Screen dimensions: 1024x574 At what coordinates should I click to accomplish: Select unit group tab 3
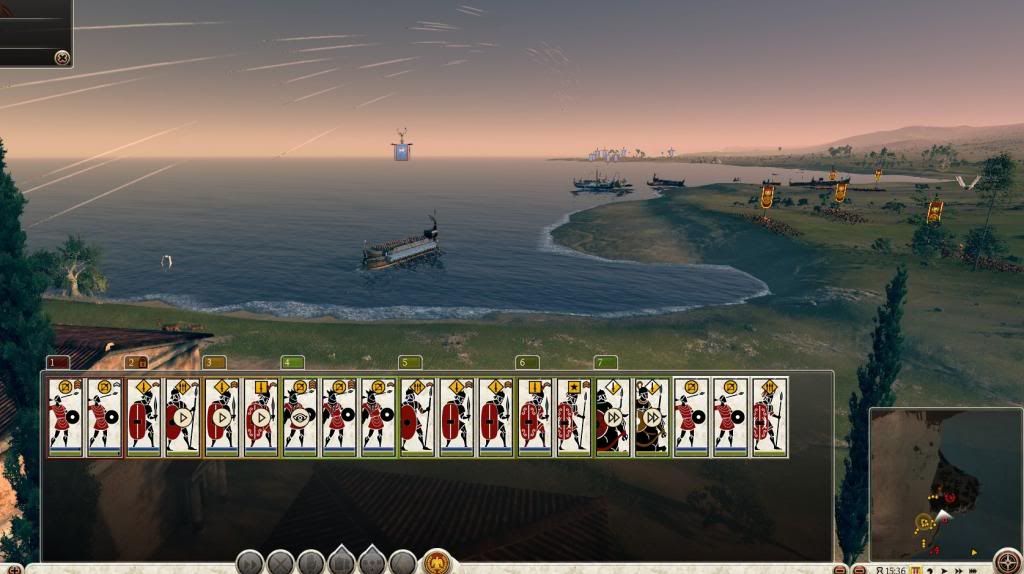click(x=214, y=362)
